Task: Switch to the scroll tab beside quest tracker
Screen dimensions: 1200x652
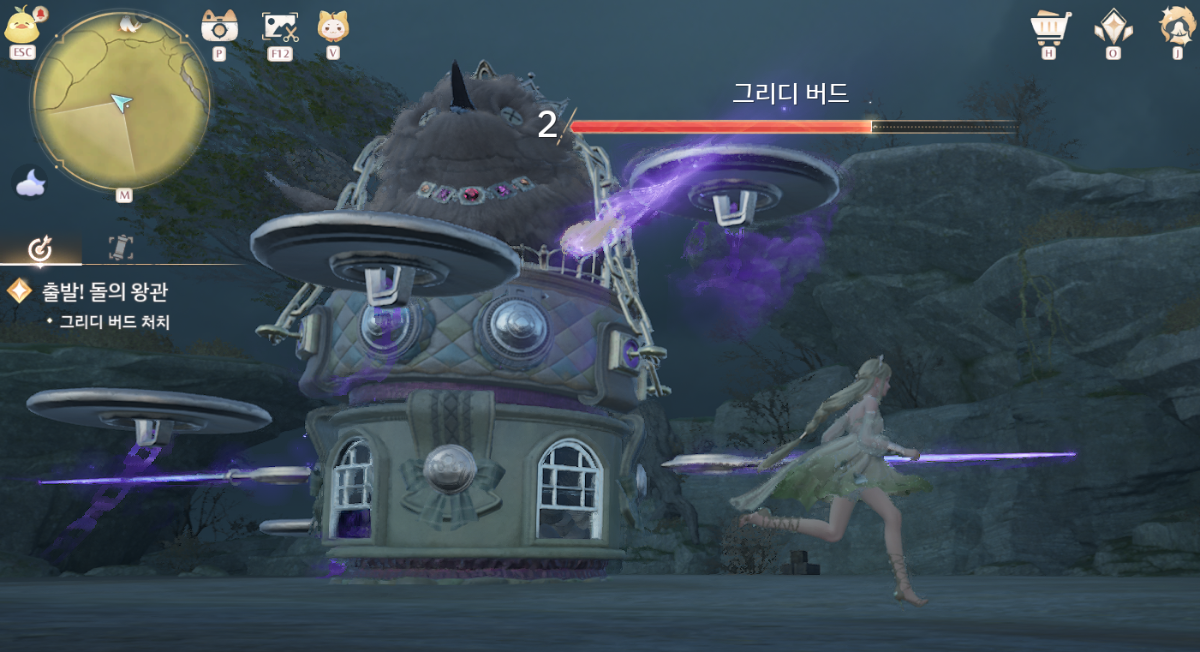Action: point(120,248)
